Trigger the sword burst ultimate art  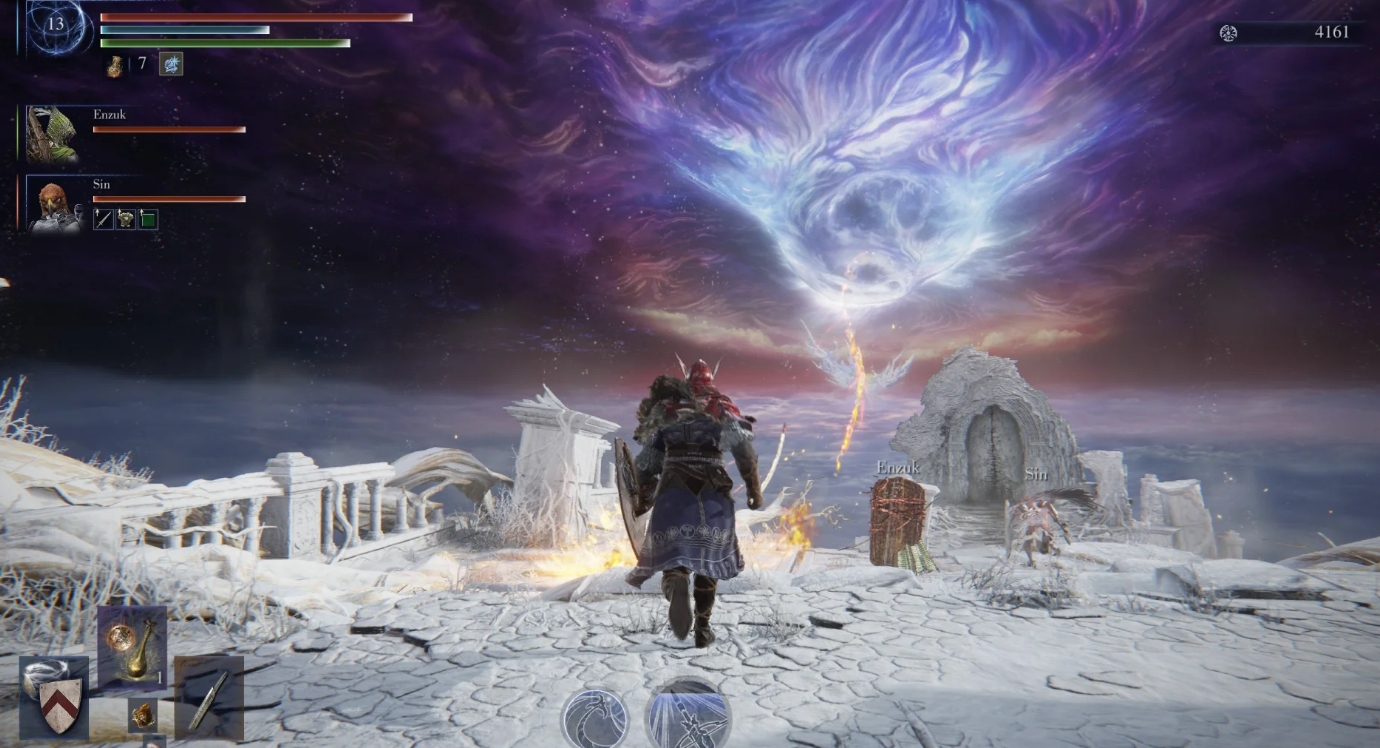click(x=688, y=716)
